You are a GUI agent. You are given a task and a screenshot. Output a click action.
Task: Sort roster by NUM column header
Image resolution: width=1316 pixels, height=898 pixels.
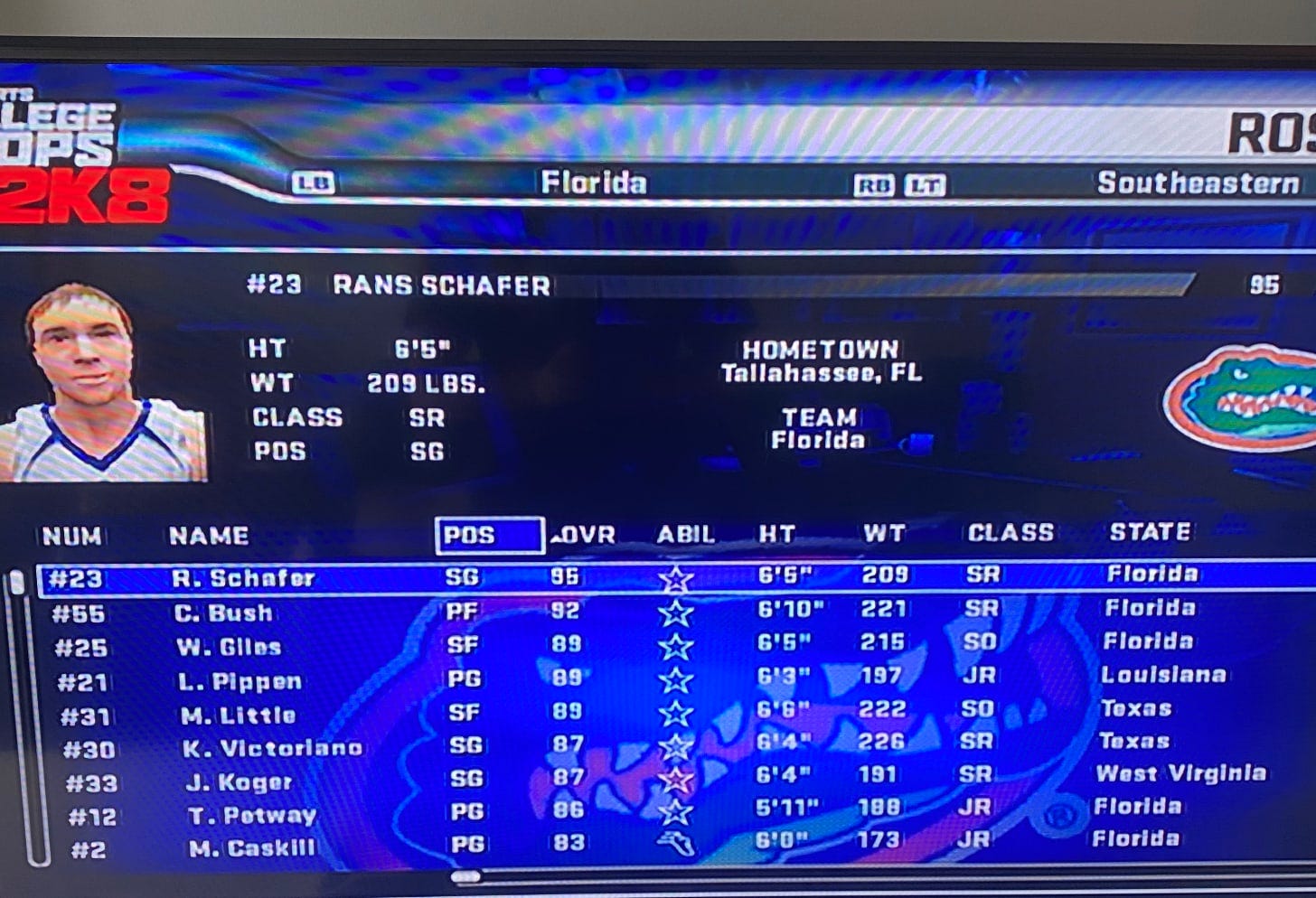point(72,536)
